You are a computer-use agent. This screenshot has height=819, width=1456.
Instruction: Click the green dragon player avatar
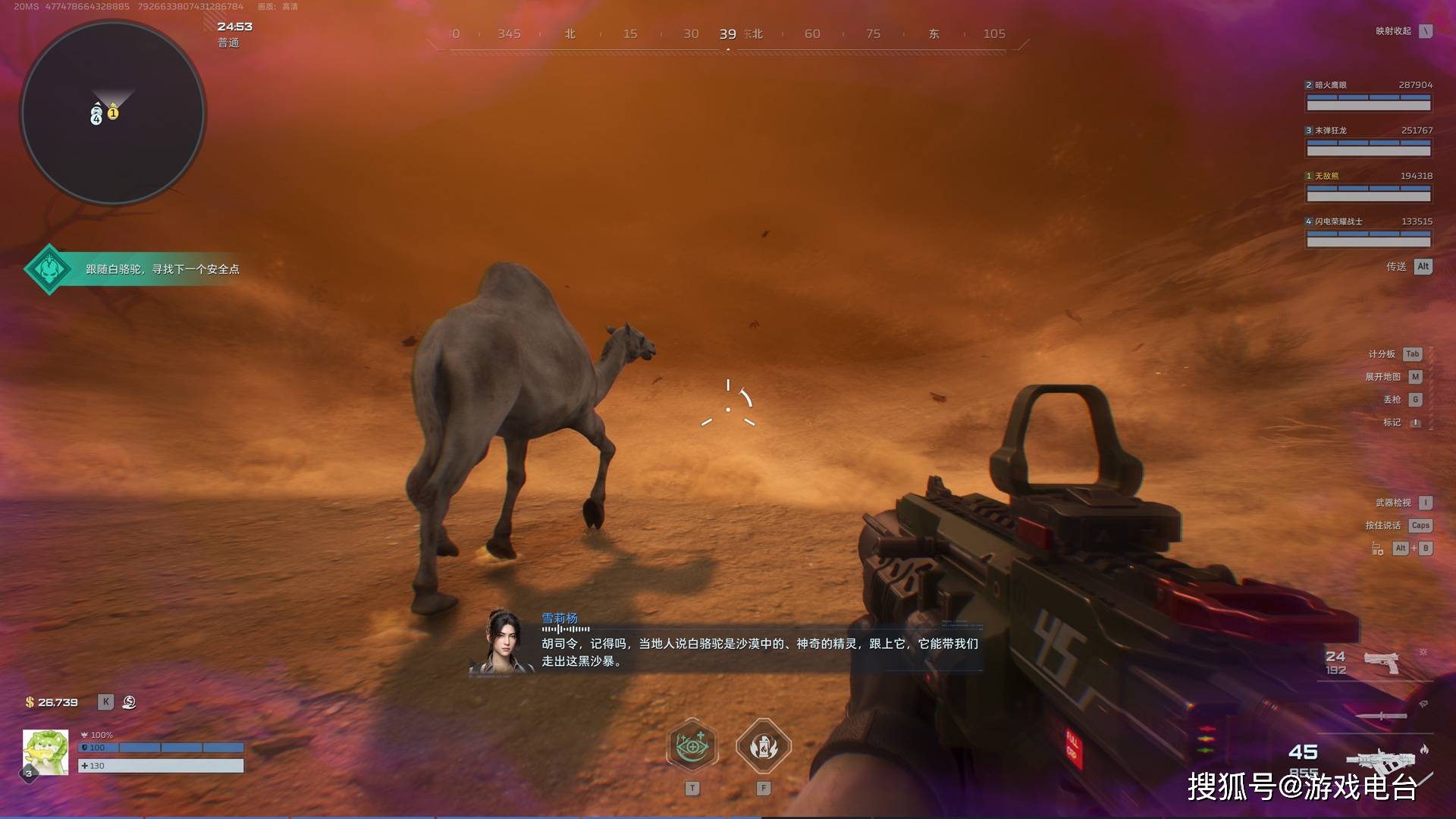coord(45,753)
